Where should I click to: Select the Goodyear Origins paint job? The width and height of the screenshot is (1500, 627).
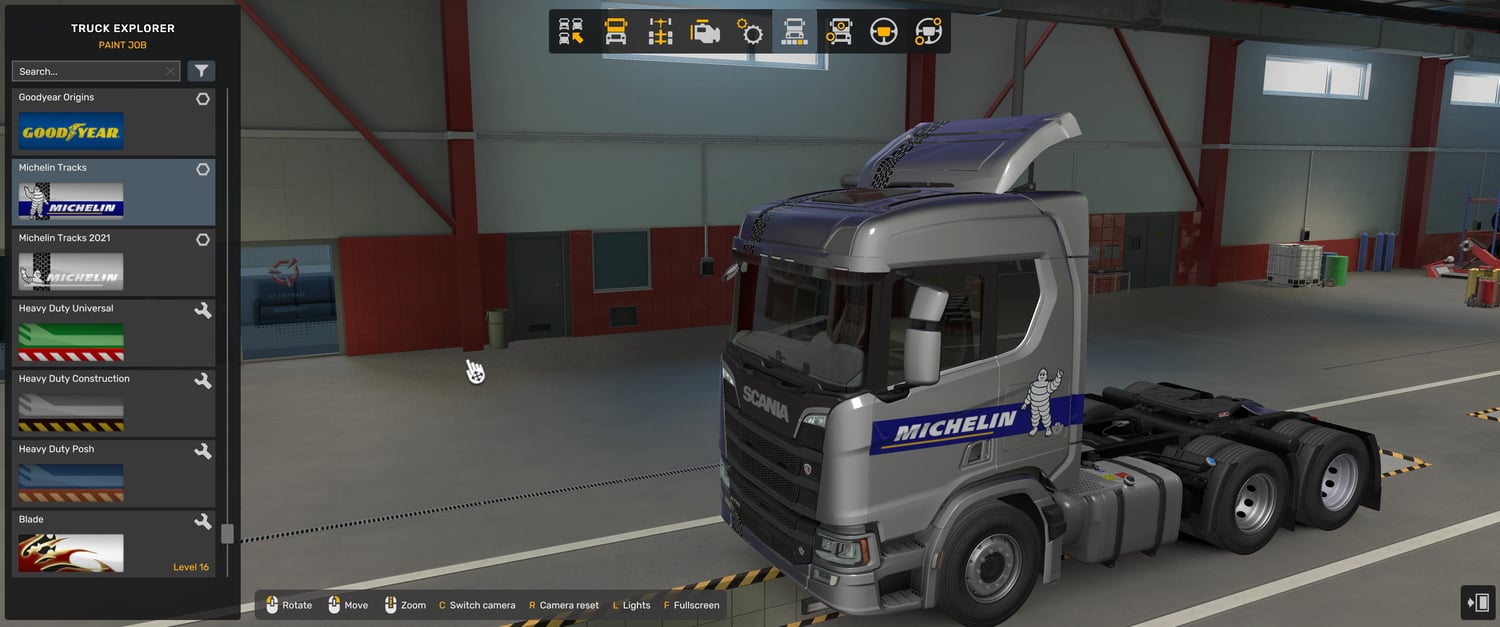tap(113, 123)
